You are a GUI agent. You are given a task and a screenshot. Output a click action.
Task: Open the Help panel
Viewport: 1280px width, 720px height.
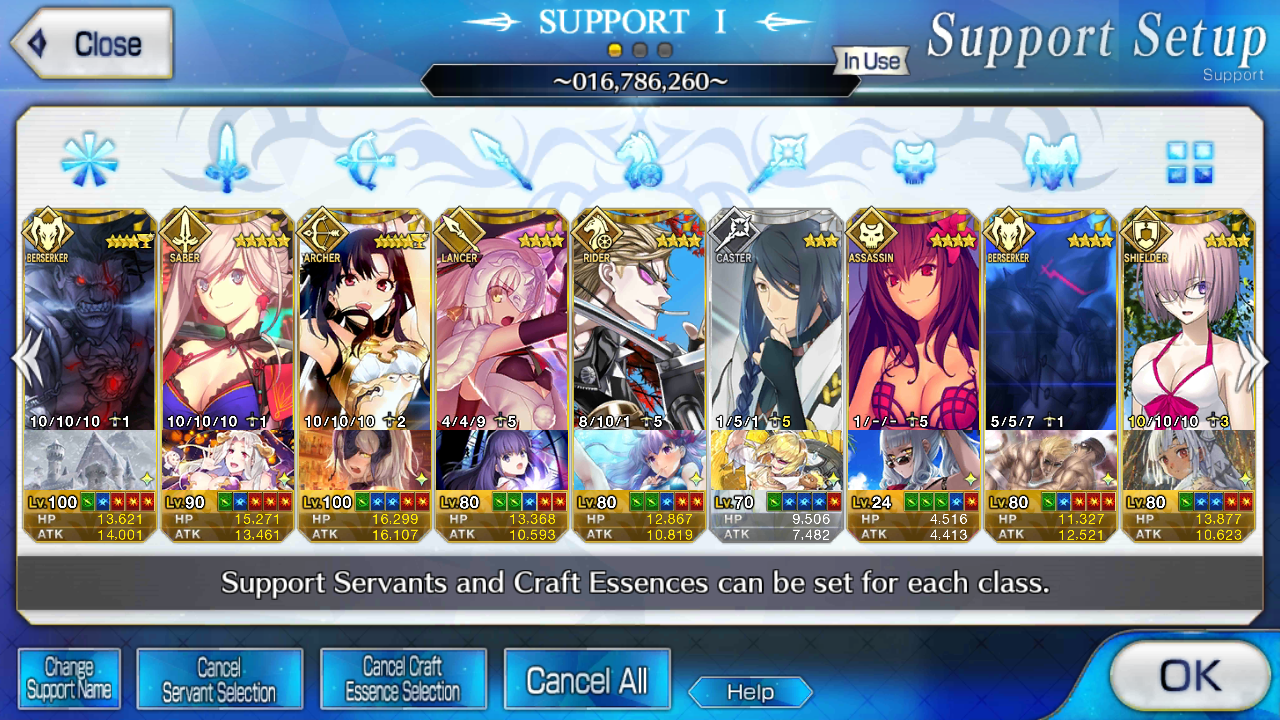pyautogui.click(x=750, y=692)
